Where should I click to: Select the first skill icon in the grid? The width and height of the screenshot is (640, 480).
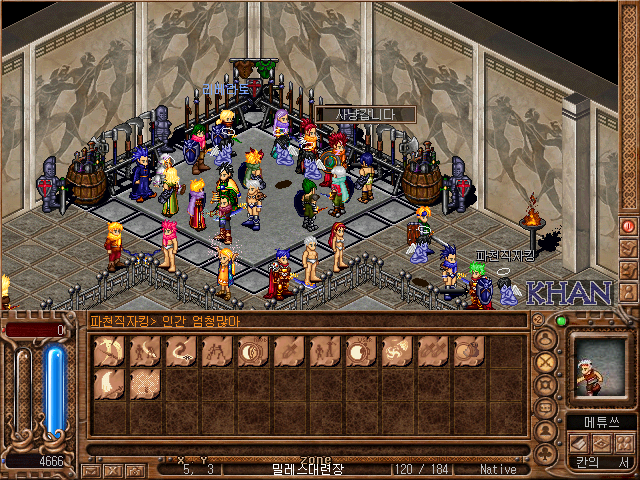[108, 351]
